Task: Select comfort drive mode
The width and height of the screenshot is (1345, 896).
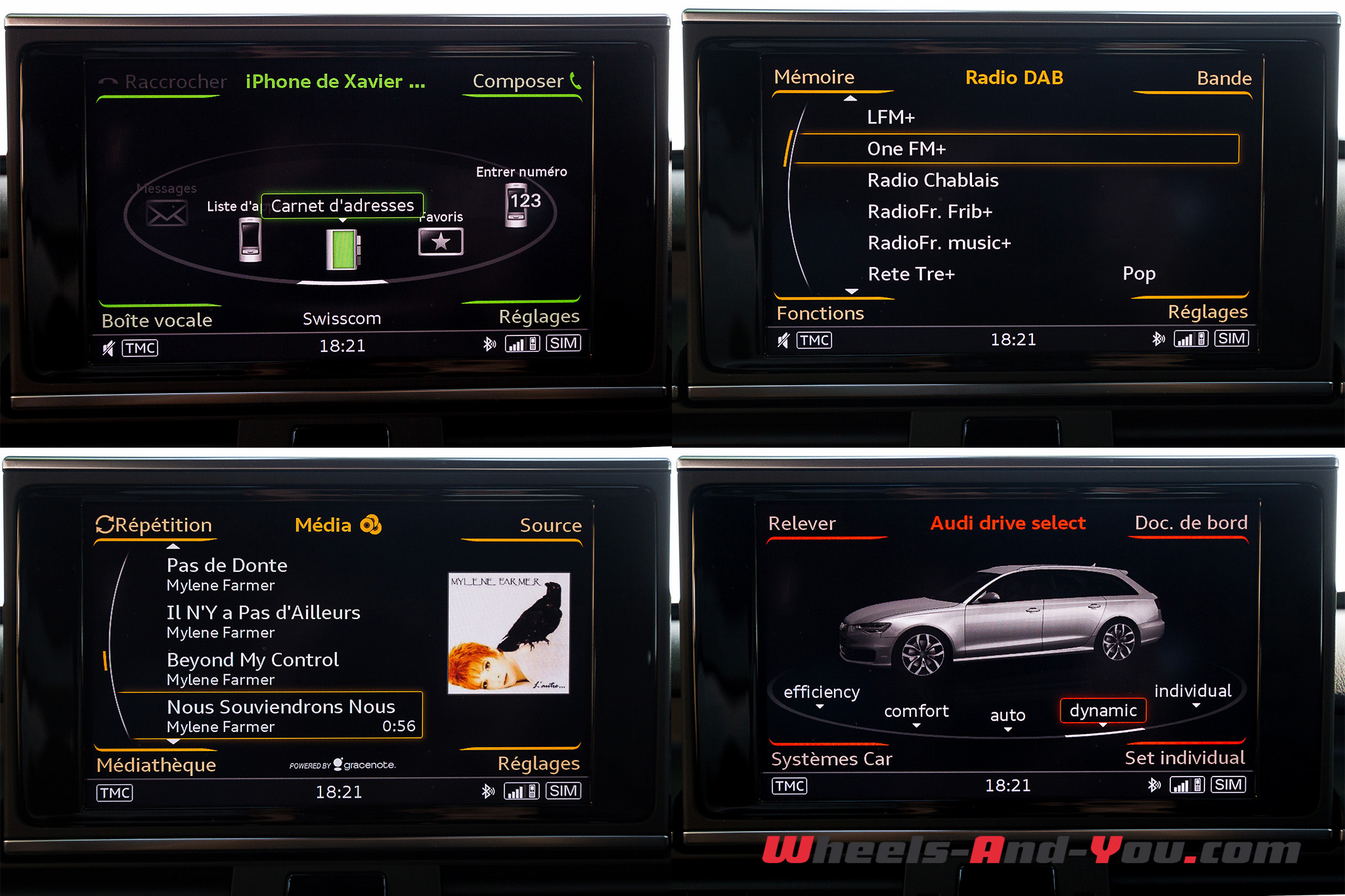Action: tap(916, 711)
